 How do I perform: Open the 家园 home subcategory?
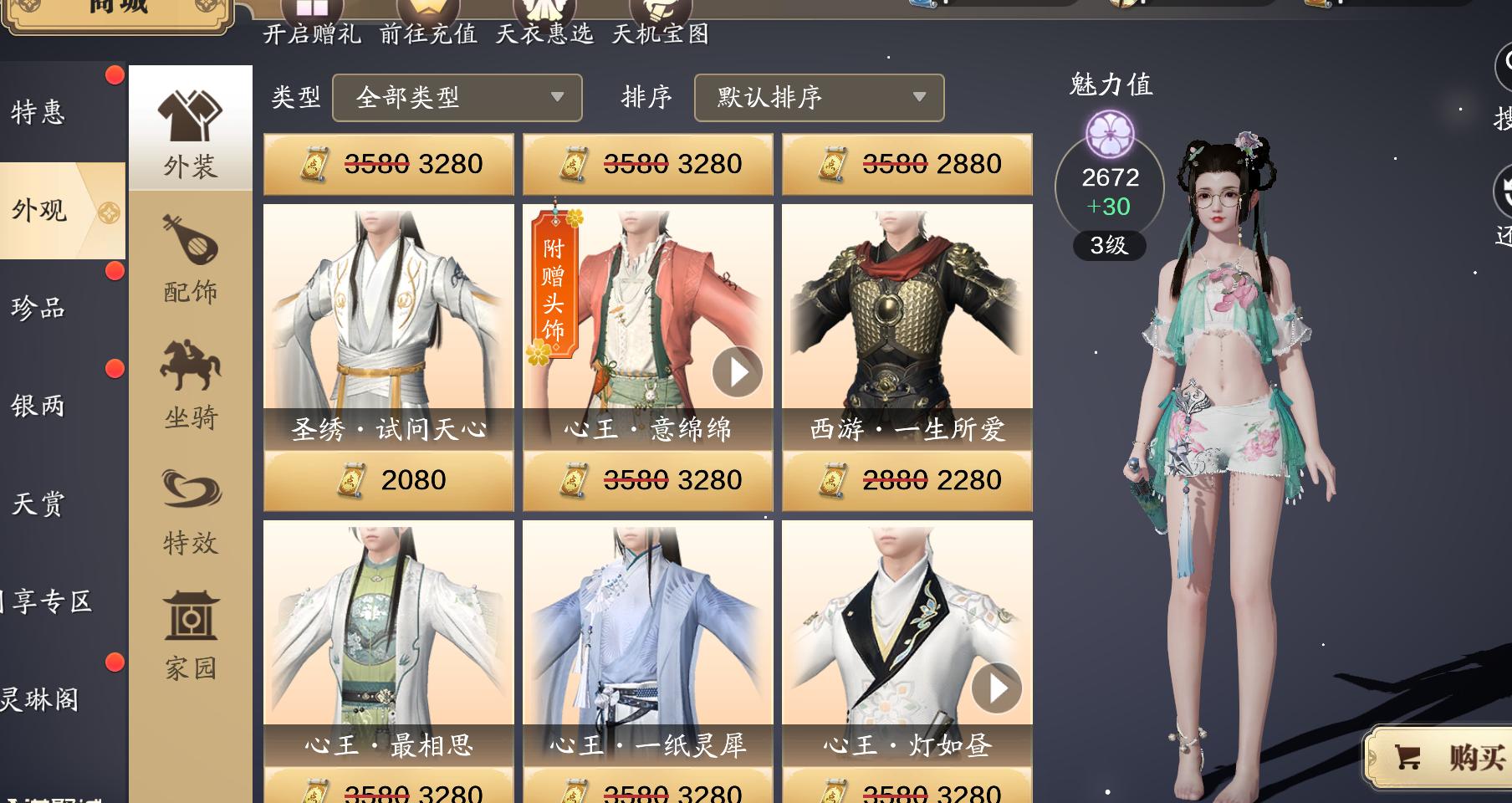pyautogui.click(x=191, y=632)
